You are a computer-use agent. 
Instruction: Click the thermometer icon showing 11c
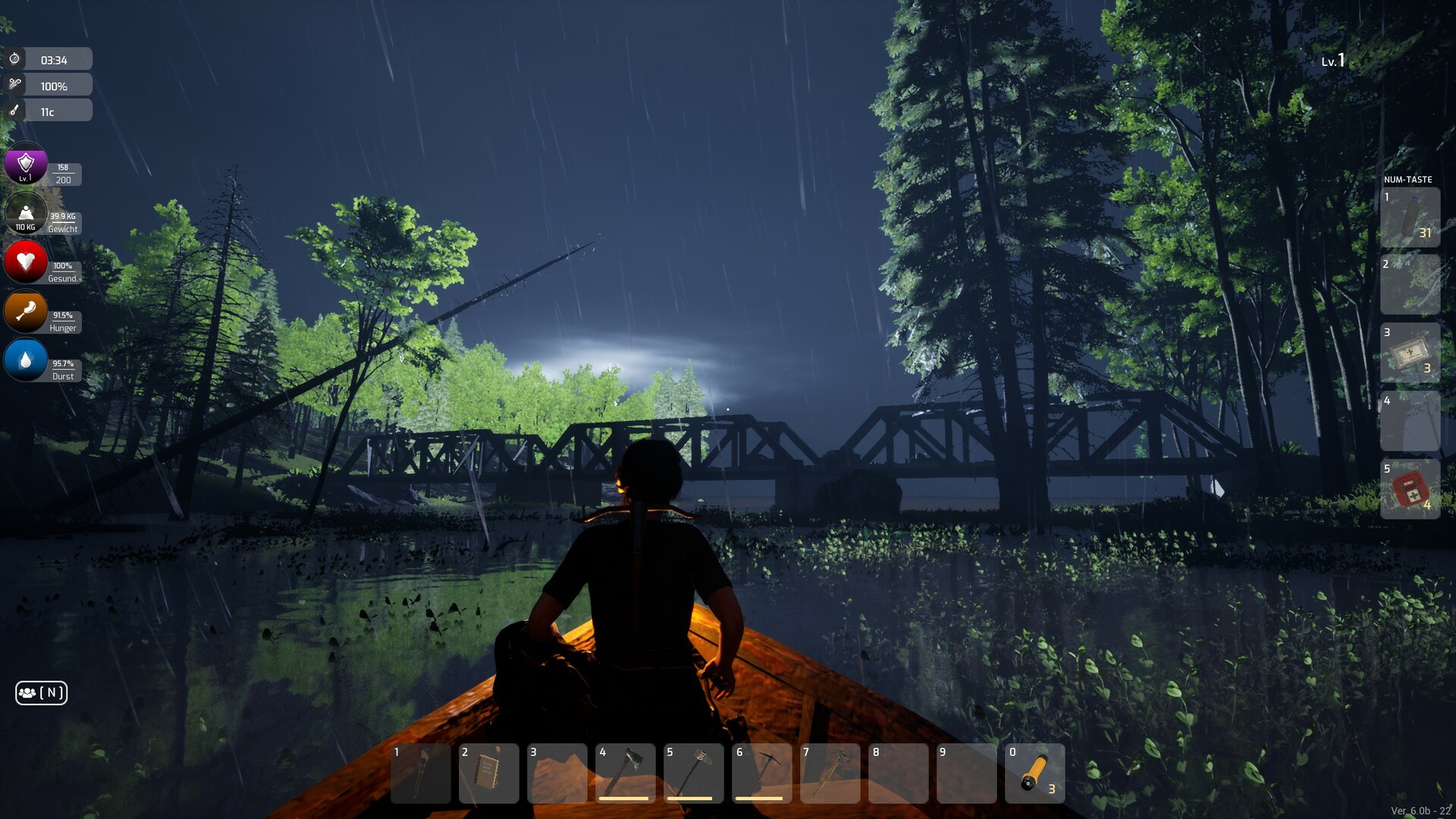coord(17,110)
